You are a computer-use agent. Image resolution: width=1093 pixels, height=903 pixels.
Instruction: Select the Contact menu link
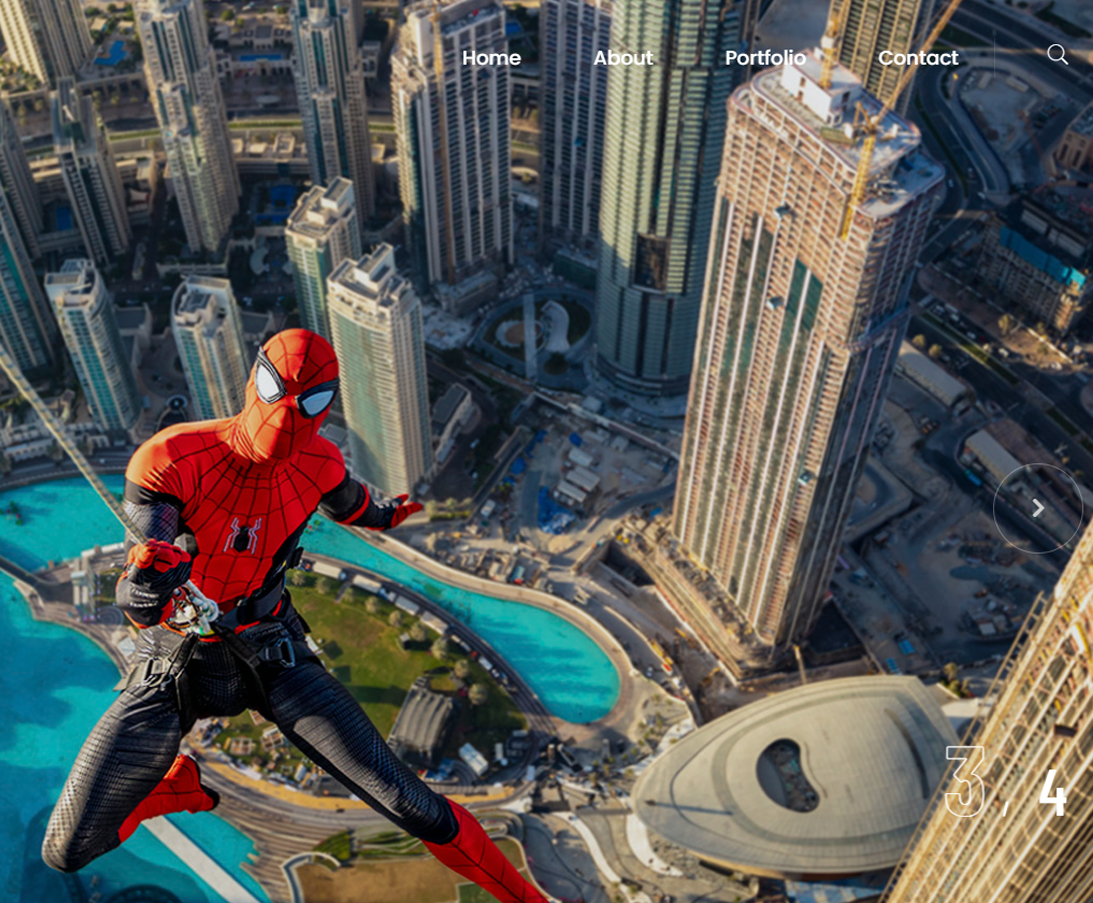[918, 58]
